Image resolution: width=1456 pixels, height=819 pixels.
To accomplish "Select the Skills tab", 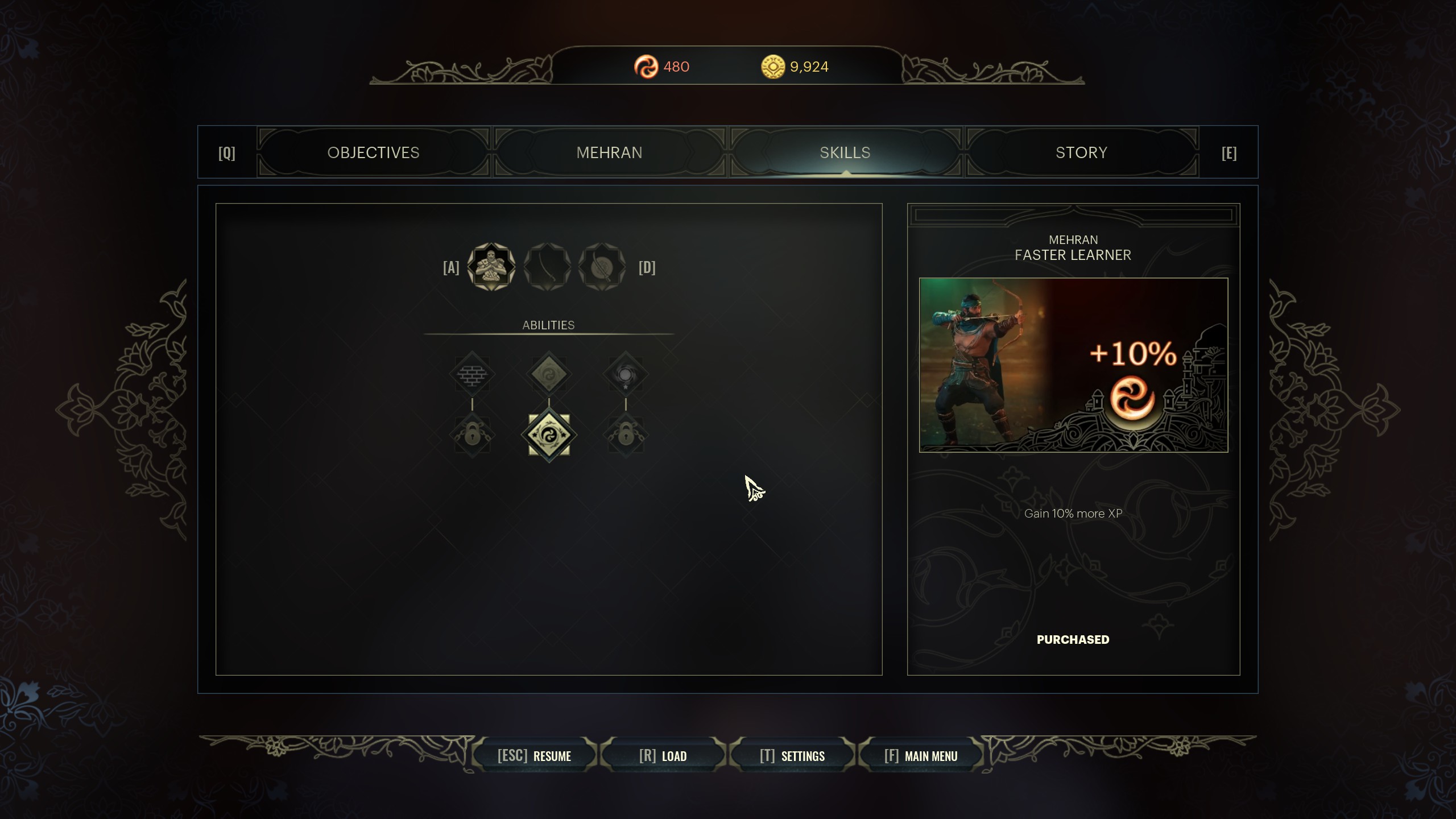I will tap(845, 152).
